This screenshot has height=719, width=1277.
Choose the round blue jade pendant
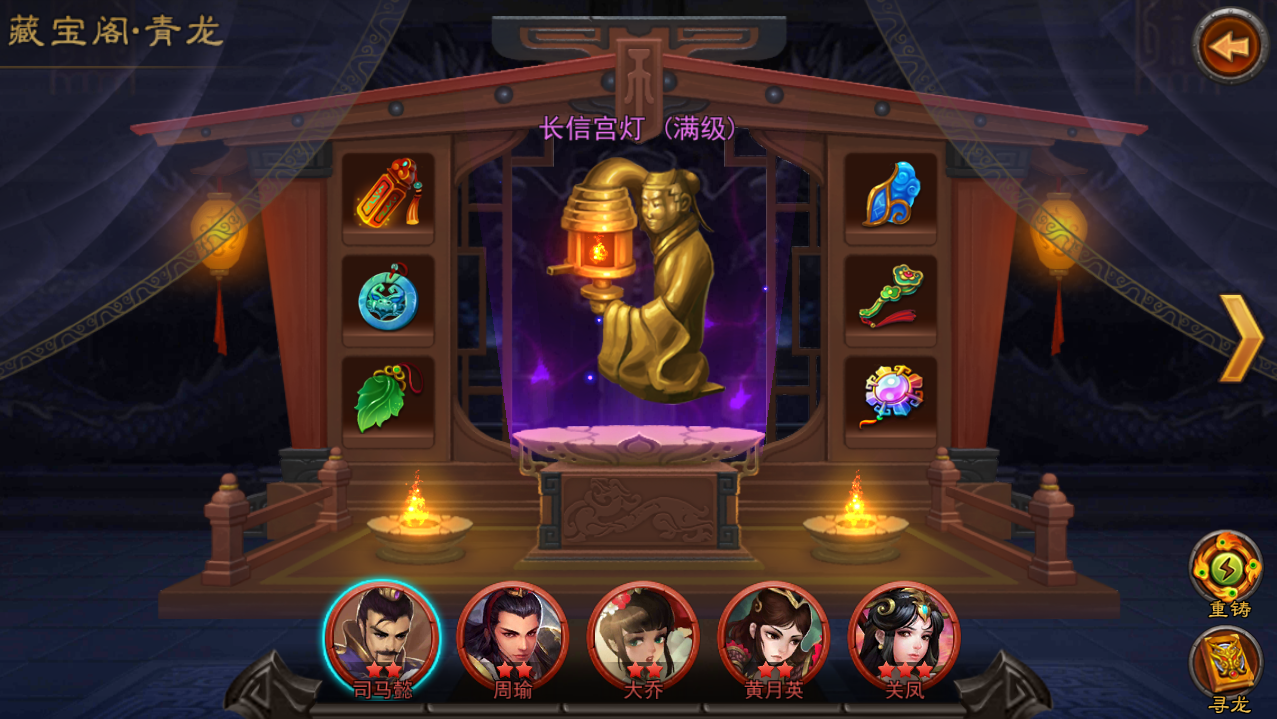[x=388, y=297]
